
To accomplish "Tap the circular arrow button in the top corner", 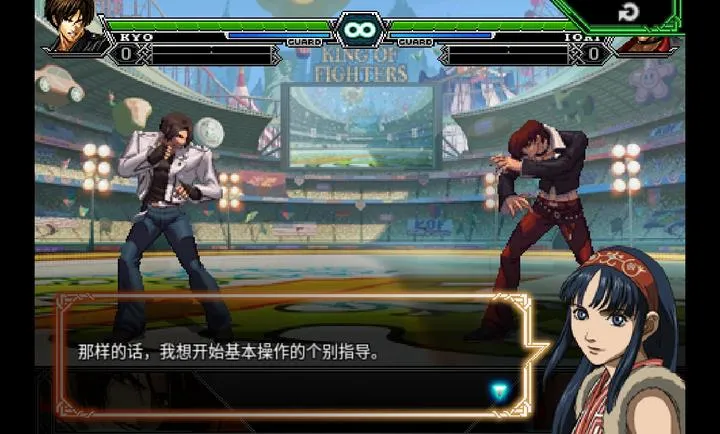I will (x=628, y=13).
